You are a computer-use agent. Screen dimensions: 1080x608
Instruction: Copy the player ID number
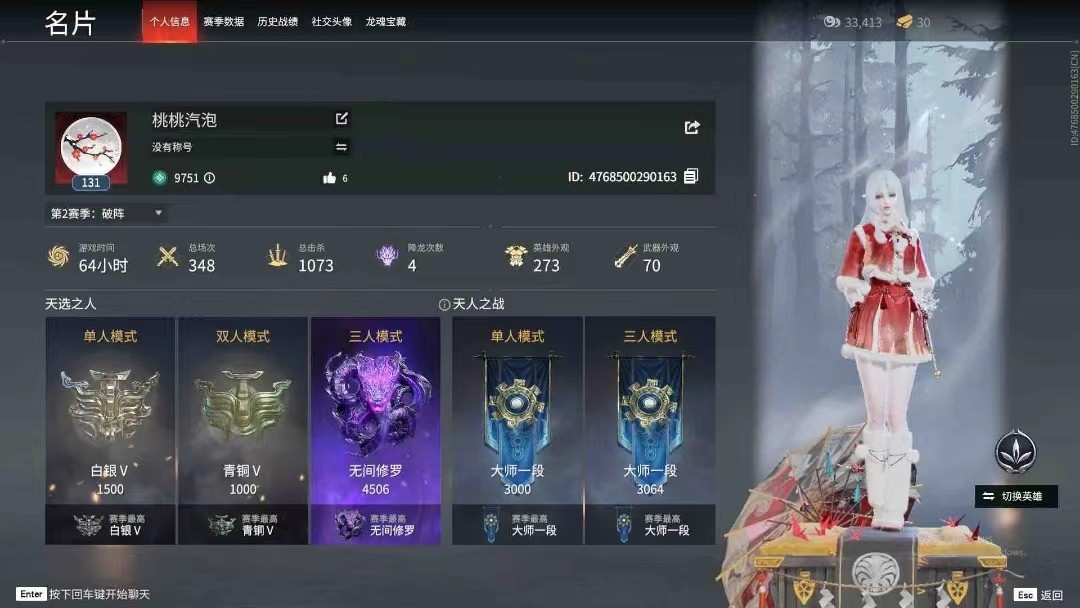pyautogui.click(x=691, y=177)
